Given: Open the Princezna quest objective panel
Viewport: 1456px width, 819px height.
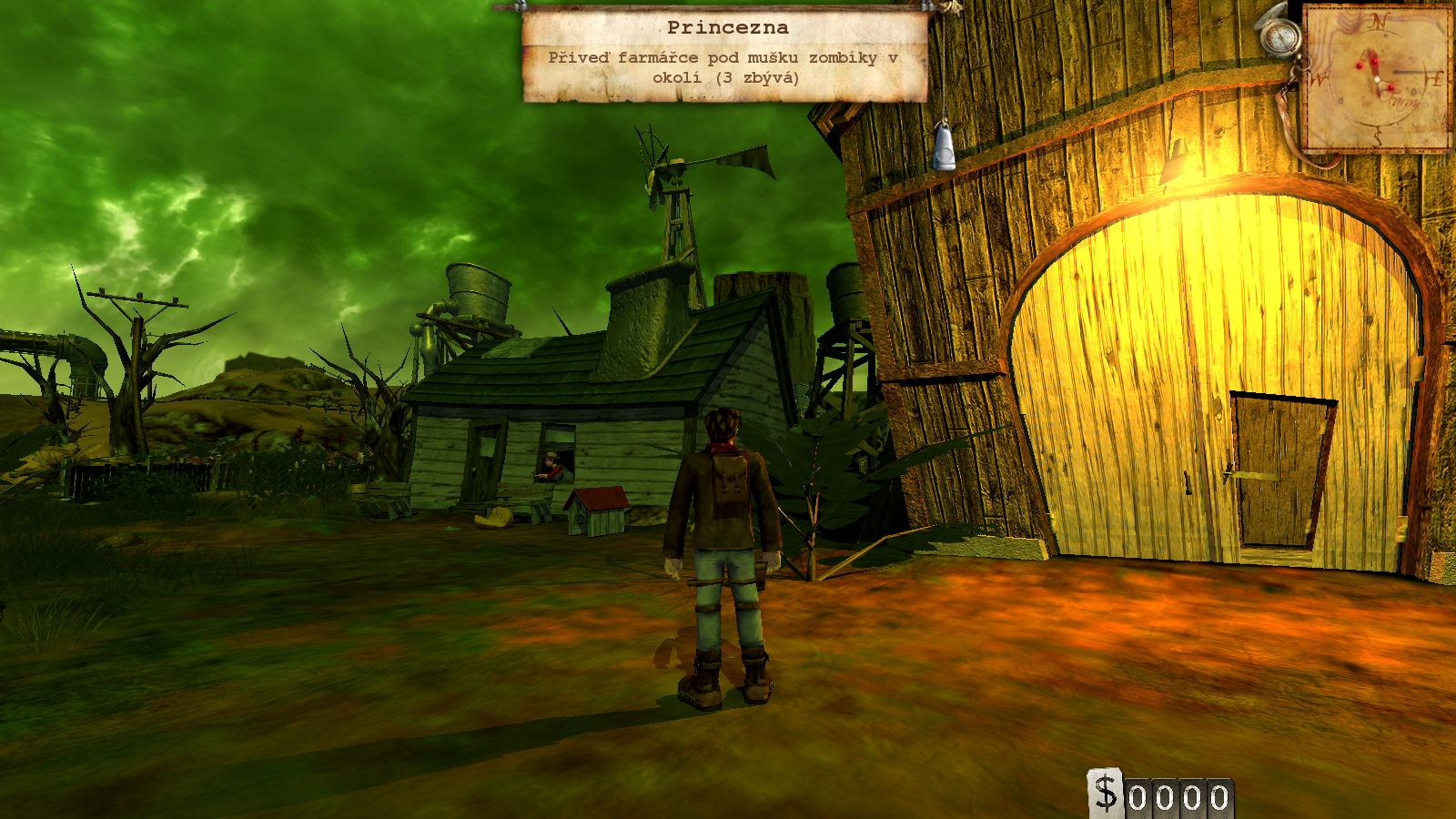Looking at the screenshot, I should tap(725, 55).
